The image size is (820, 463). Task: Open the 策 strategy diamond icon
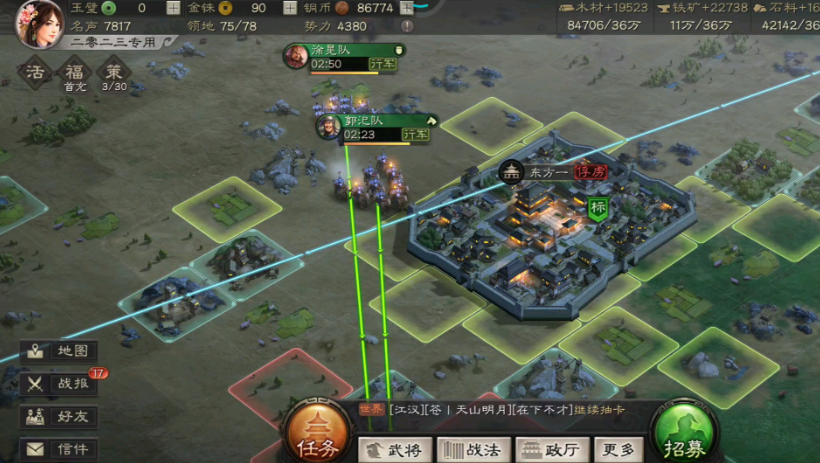114,73
